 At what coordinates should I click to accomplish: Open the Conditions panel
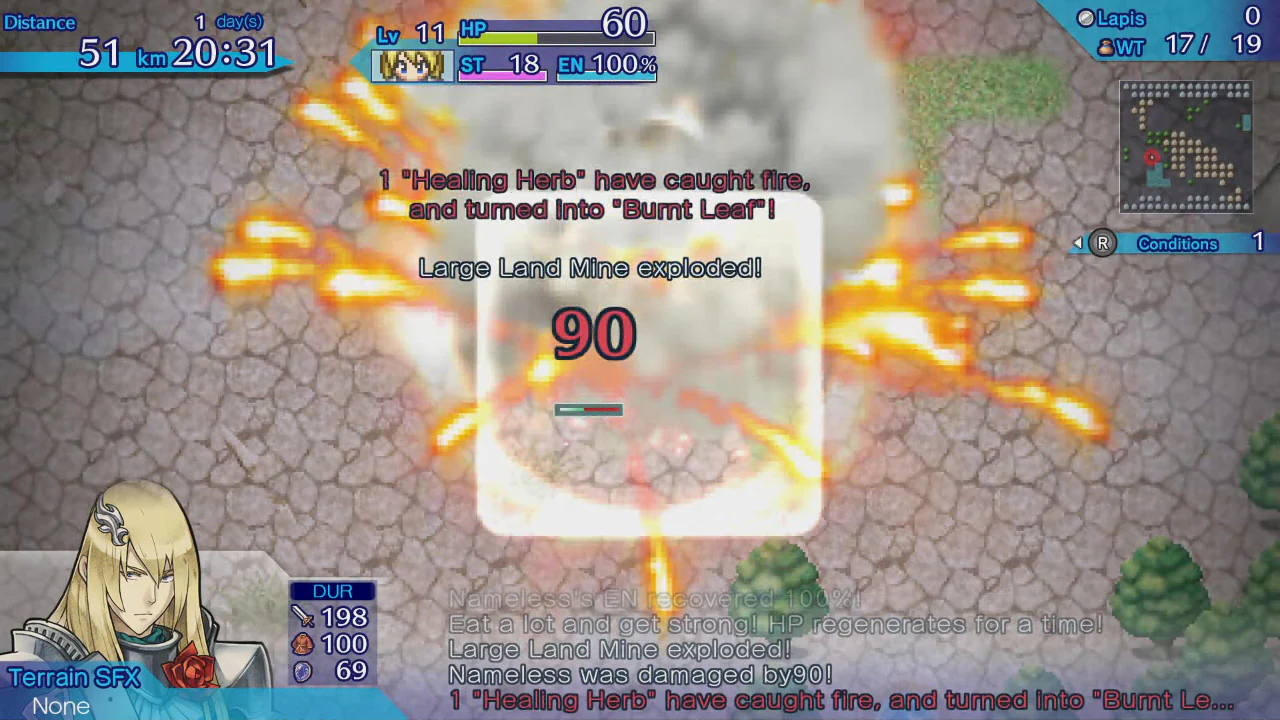click(x=1178, y=243)
